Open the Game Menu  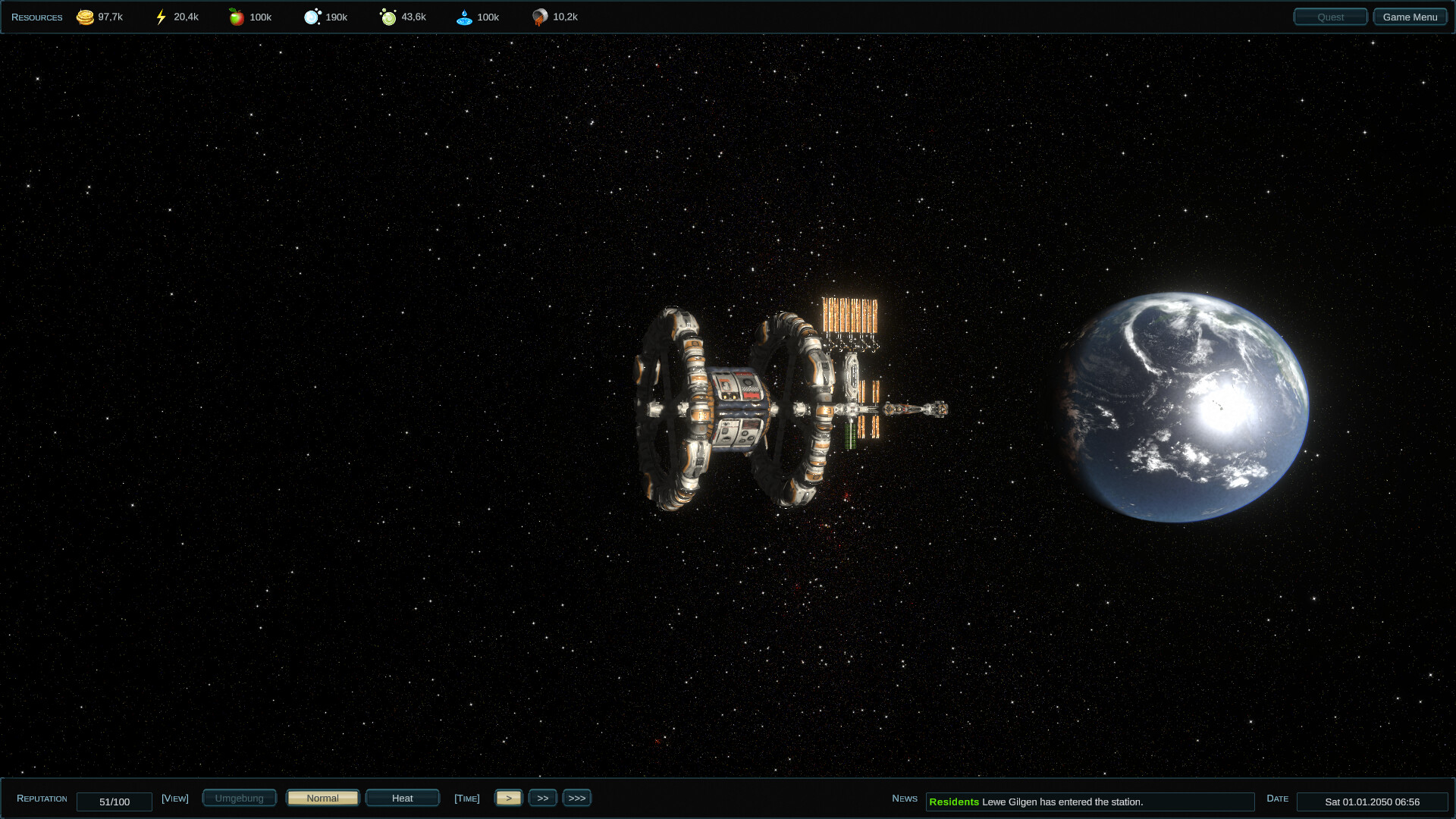(x=1410, y=17)
